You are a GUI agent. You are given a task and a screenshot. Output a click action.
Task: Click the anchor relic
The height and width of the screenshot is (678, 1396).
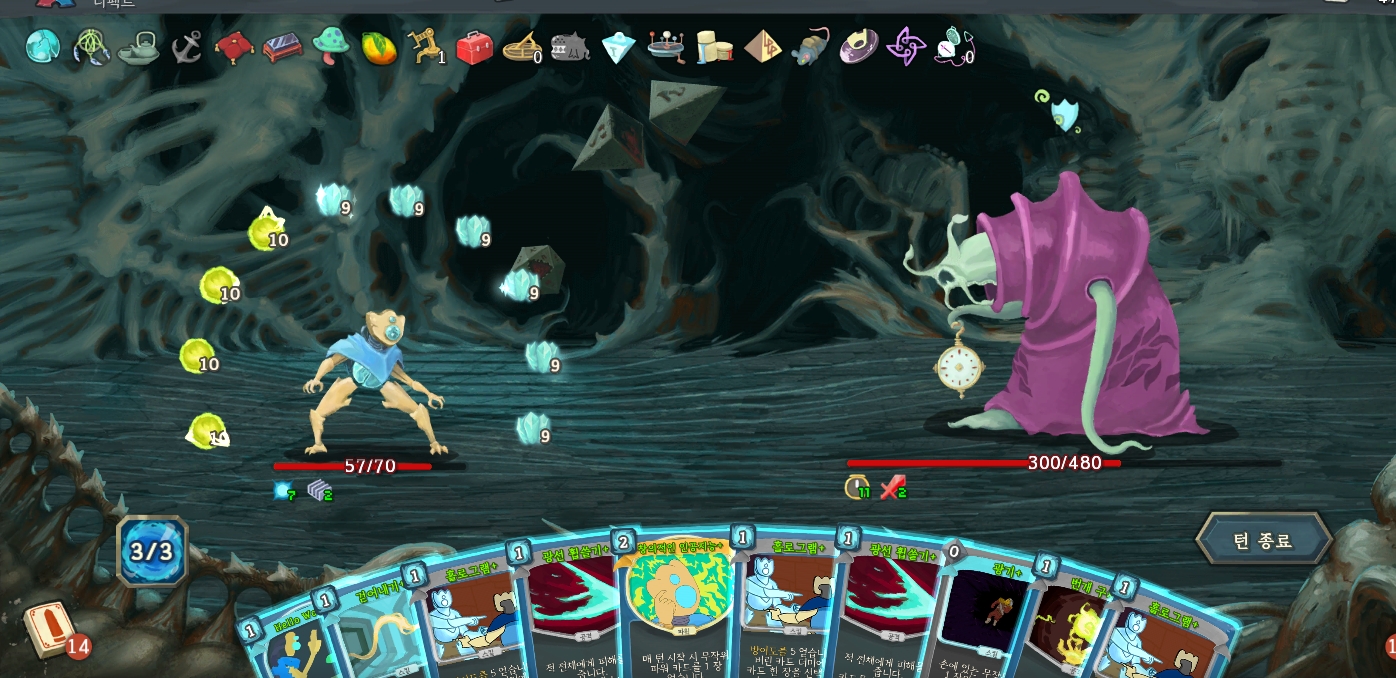pos(186,47)
